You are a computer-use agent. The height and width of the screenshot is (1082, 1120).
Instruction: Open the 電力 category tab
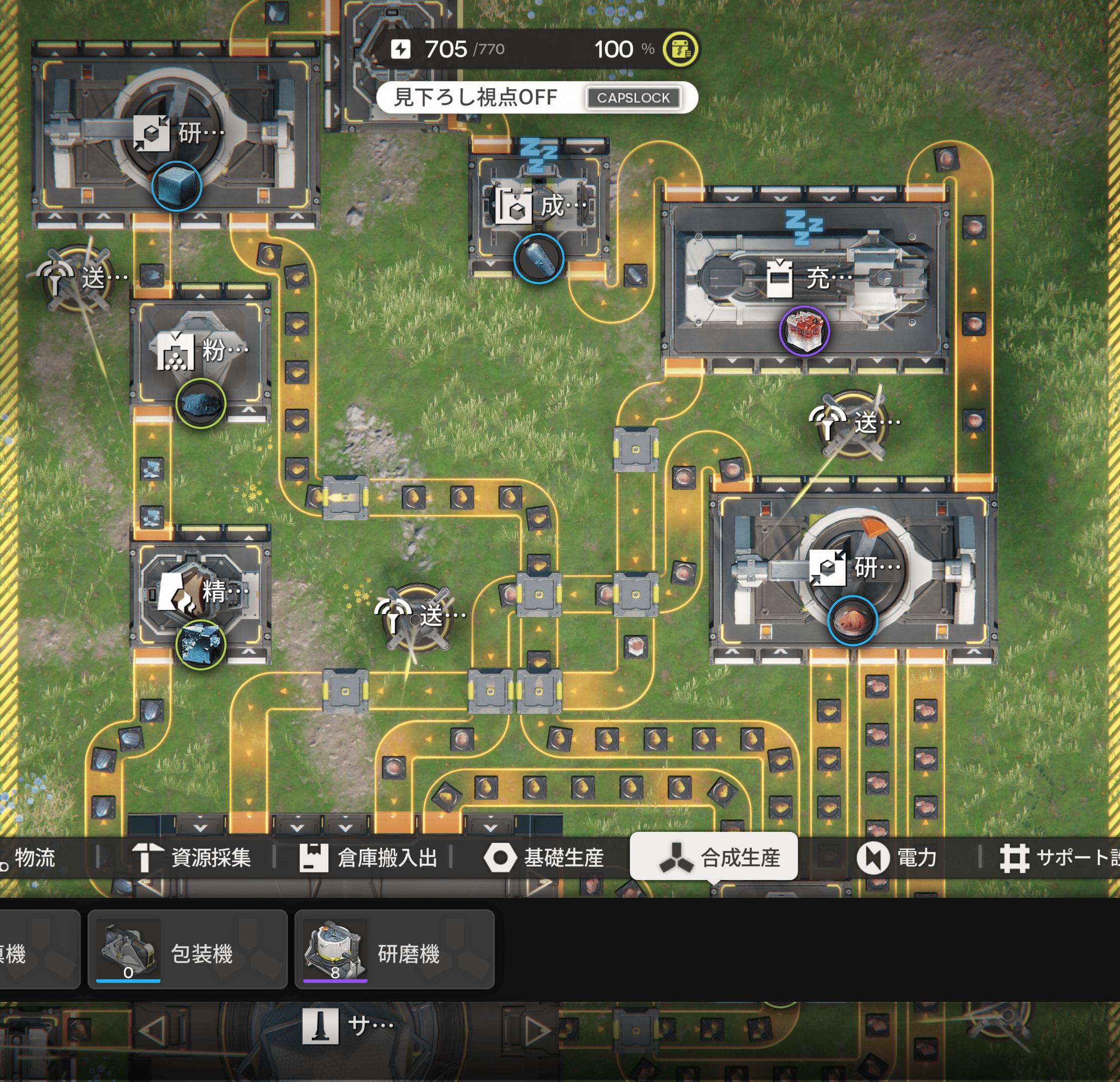click(x=897, y=857)
